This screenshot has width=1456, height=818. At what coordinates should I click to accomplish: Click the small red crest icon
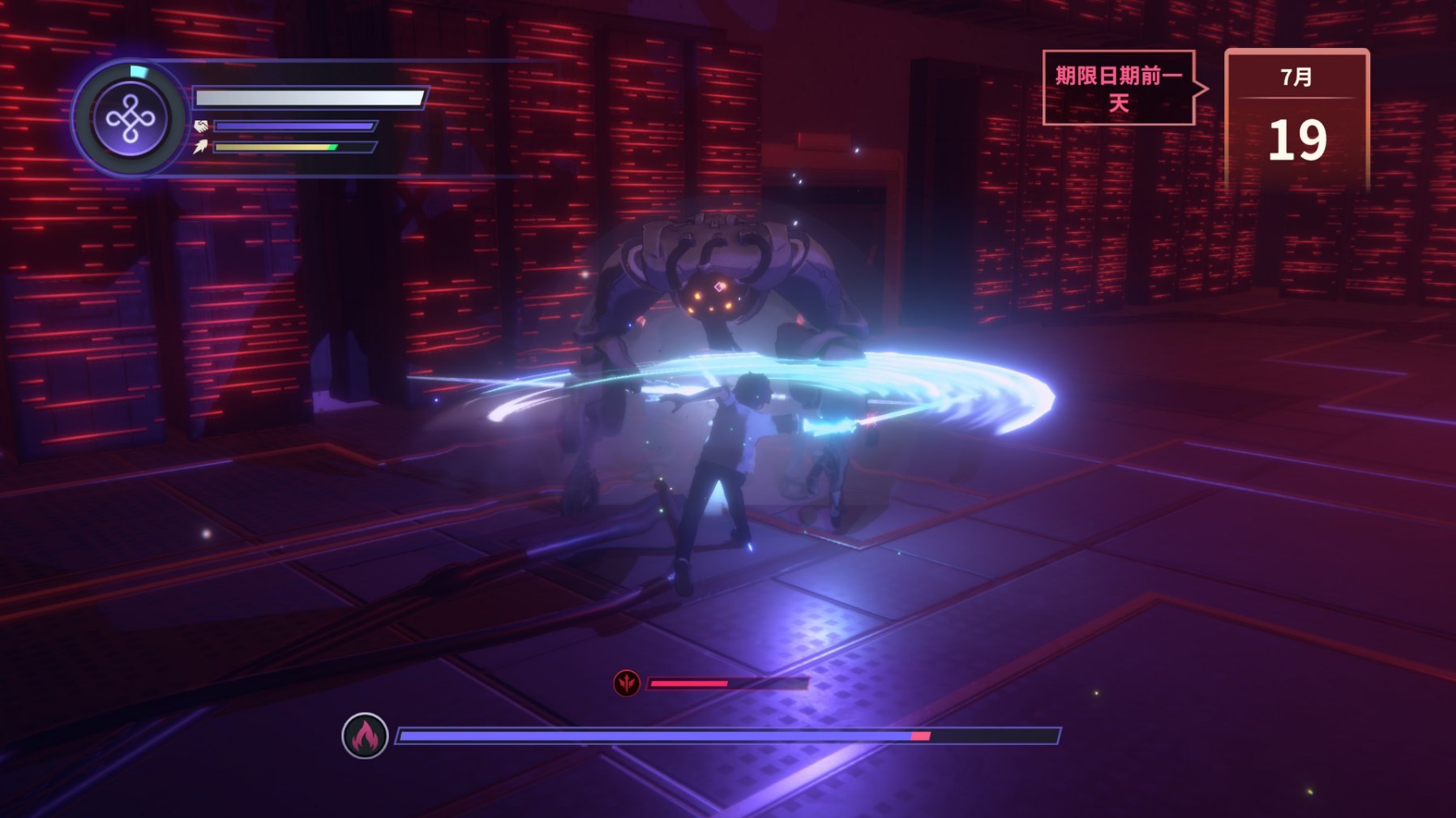point(627,683)
